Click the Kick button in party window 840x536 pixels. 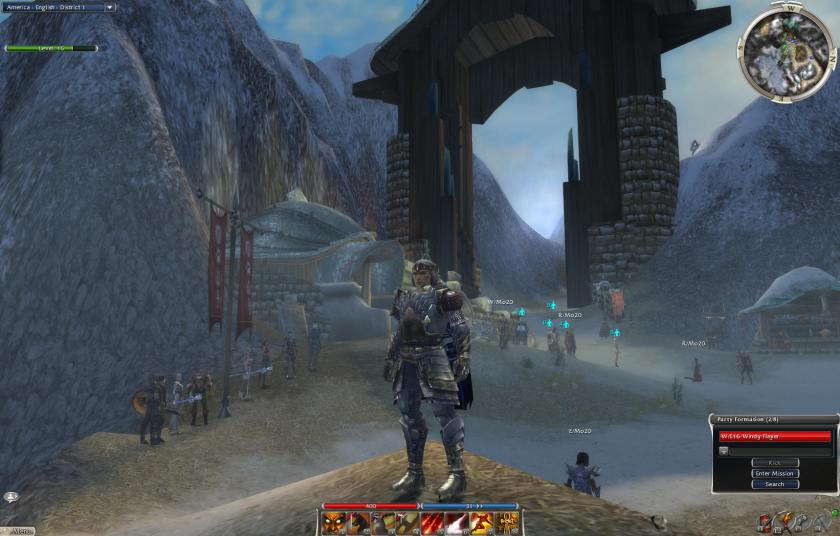(774, 462)
